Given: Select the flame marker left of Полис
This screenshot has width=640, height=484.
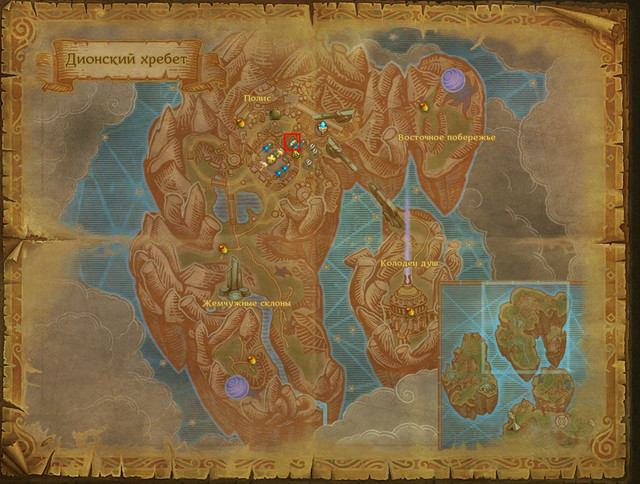Looking at the screenshot, I should point(241,123).
